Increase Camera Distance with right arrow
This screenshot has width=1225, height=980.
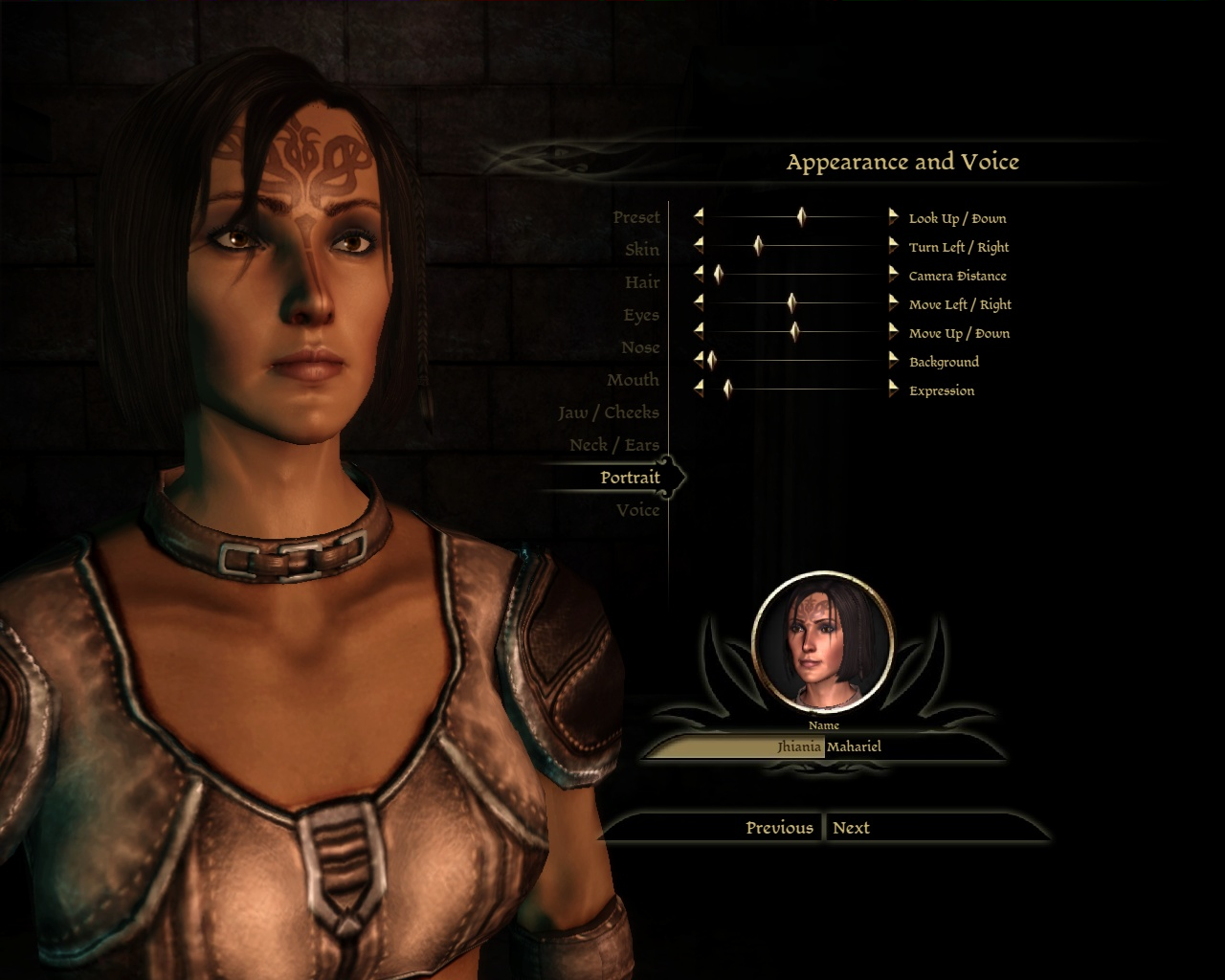click(893, 275)
